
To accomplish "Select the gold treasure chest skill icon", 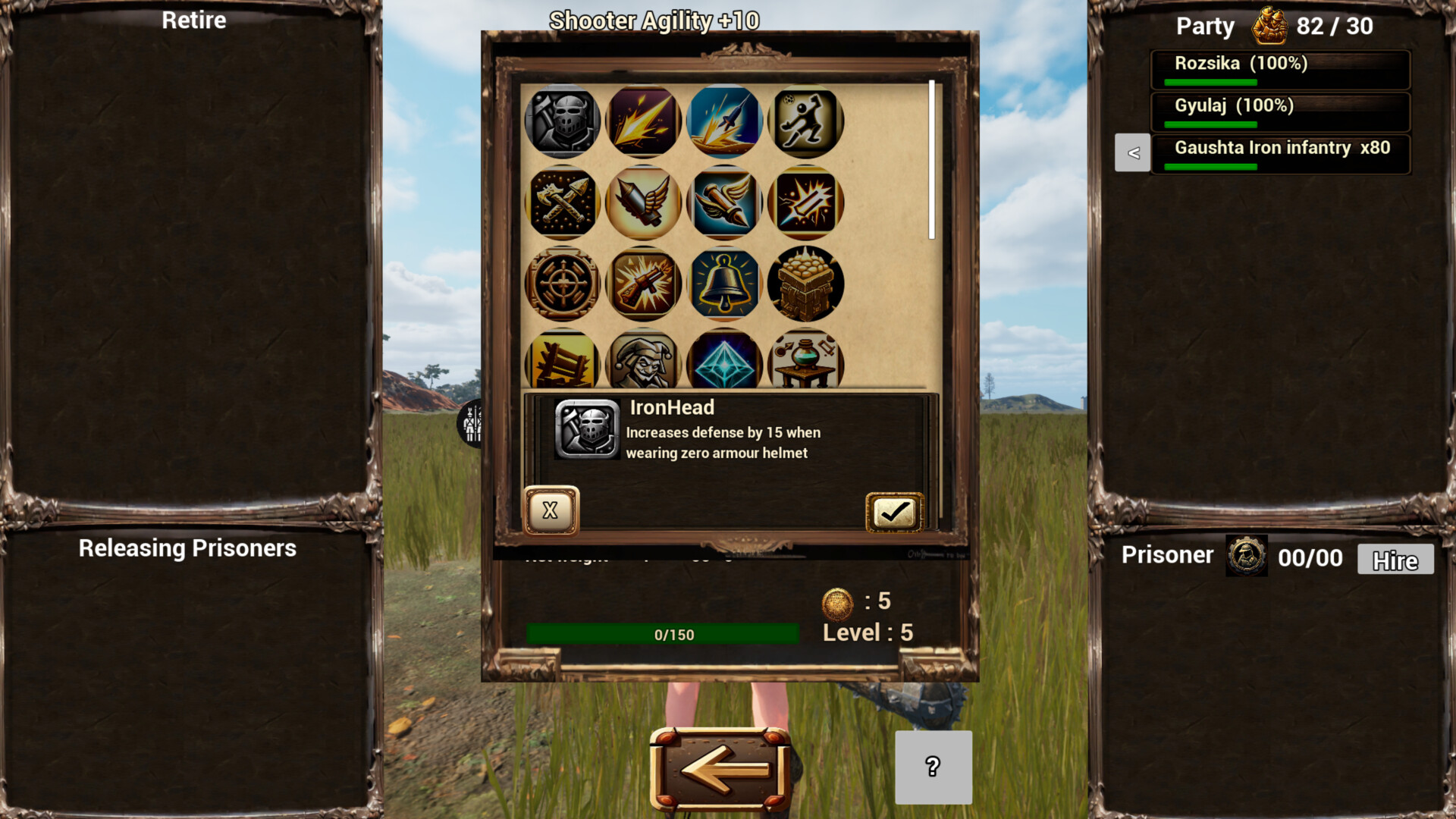I will pyautogui.click(x=805, y=284).
